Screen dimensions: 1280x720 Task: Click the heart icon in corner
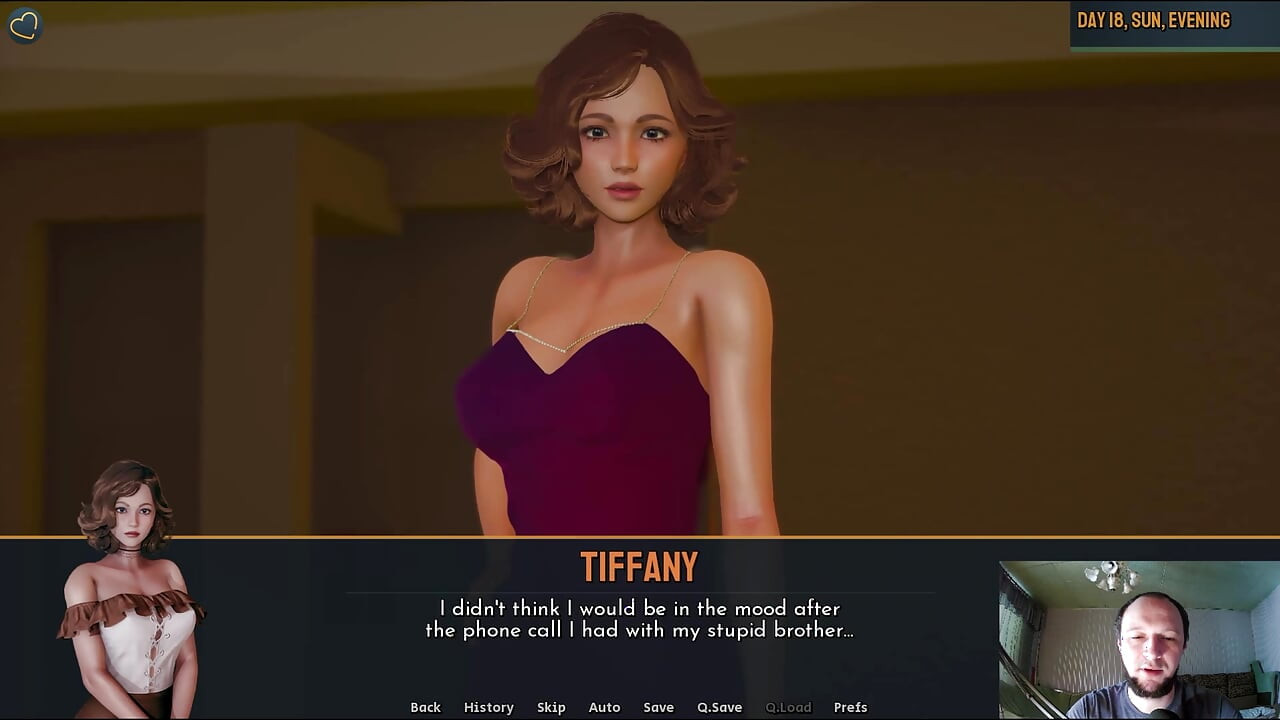pos(24,25)
